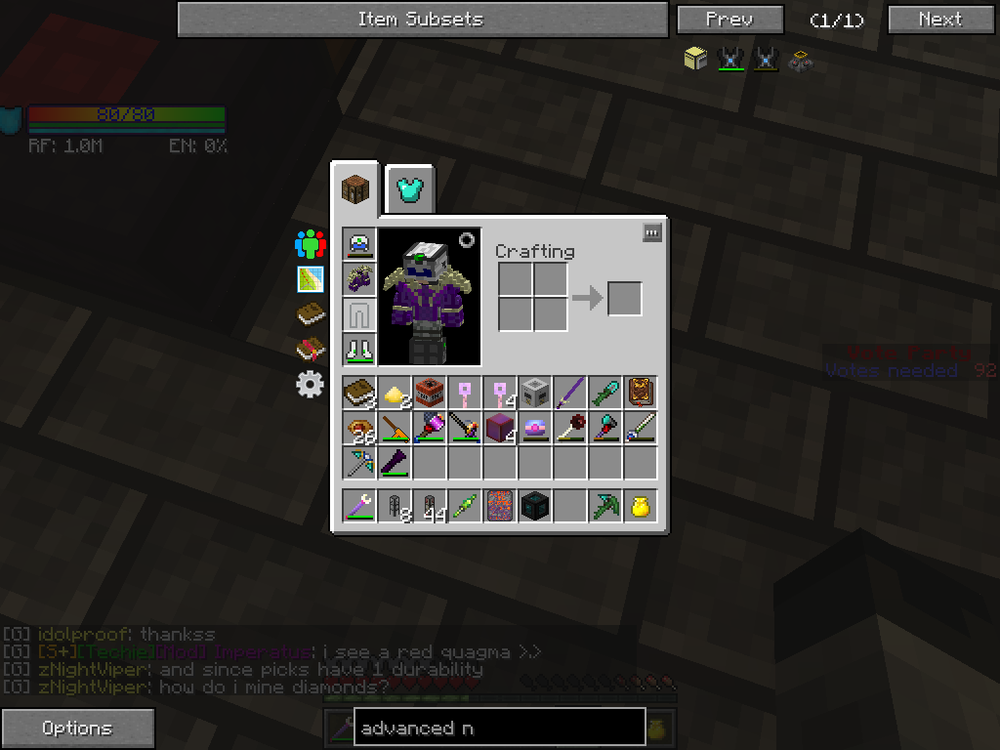Select the boots armor slot
Image resolution: width=1000 pixels, height=750 pixels.
(360, 349)
